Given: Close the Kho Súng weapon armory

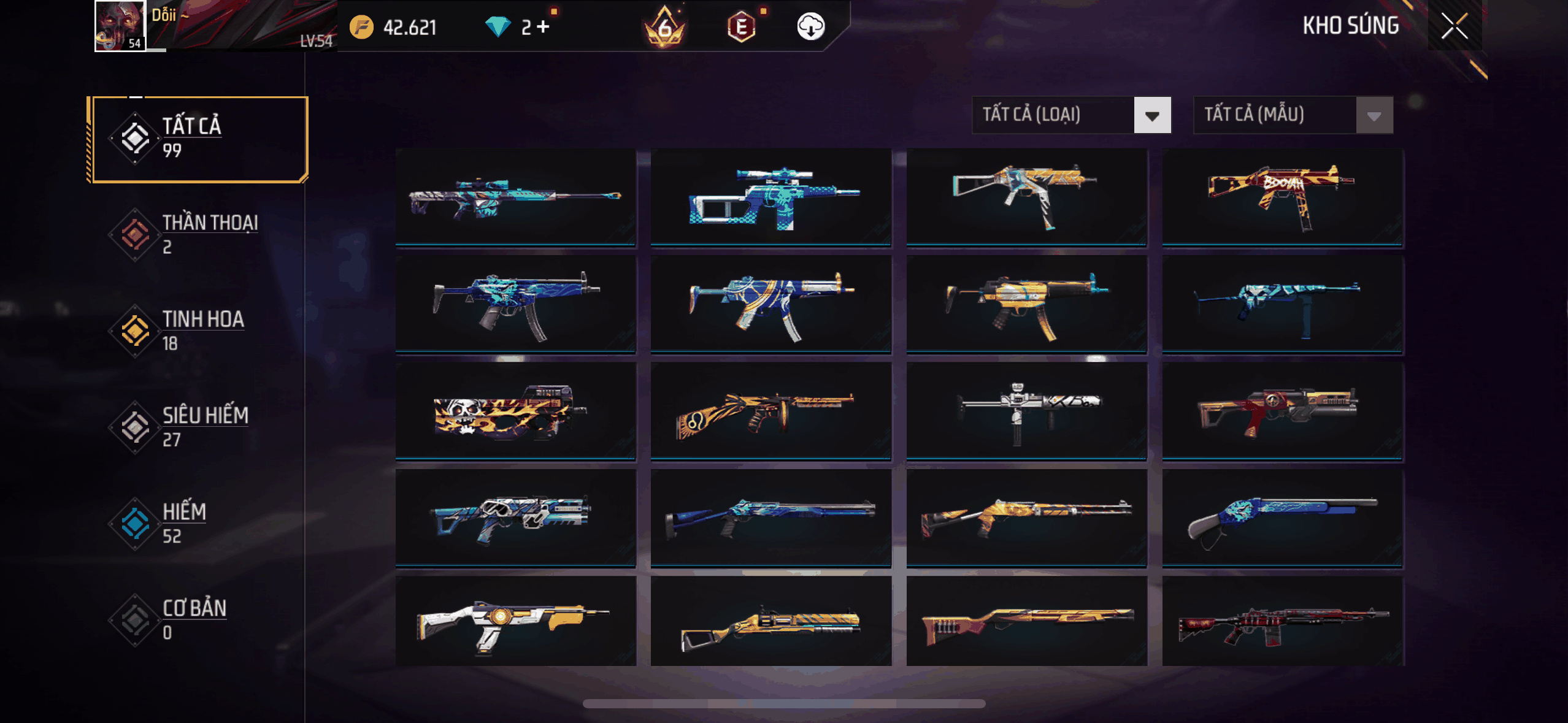Looking at the screenshot, I should tap(1455, 26).
